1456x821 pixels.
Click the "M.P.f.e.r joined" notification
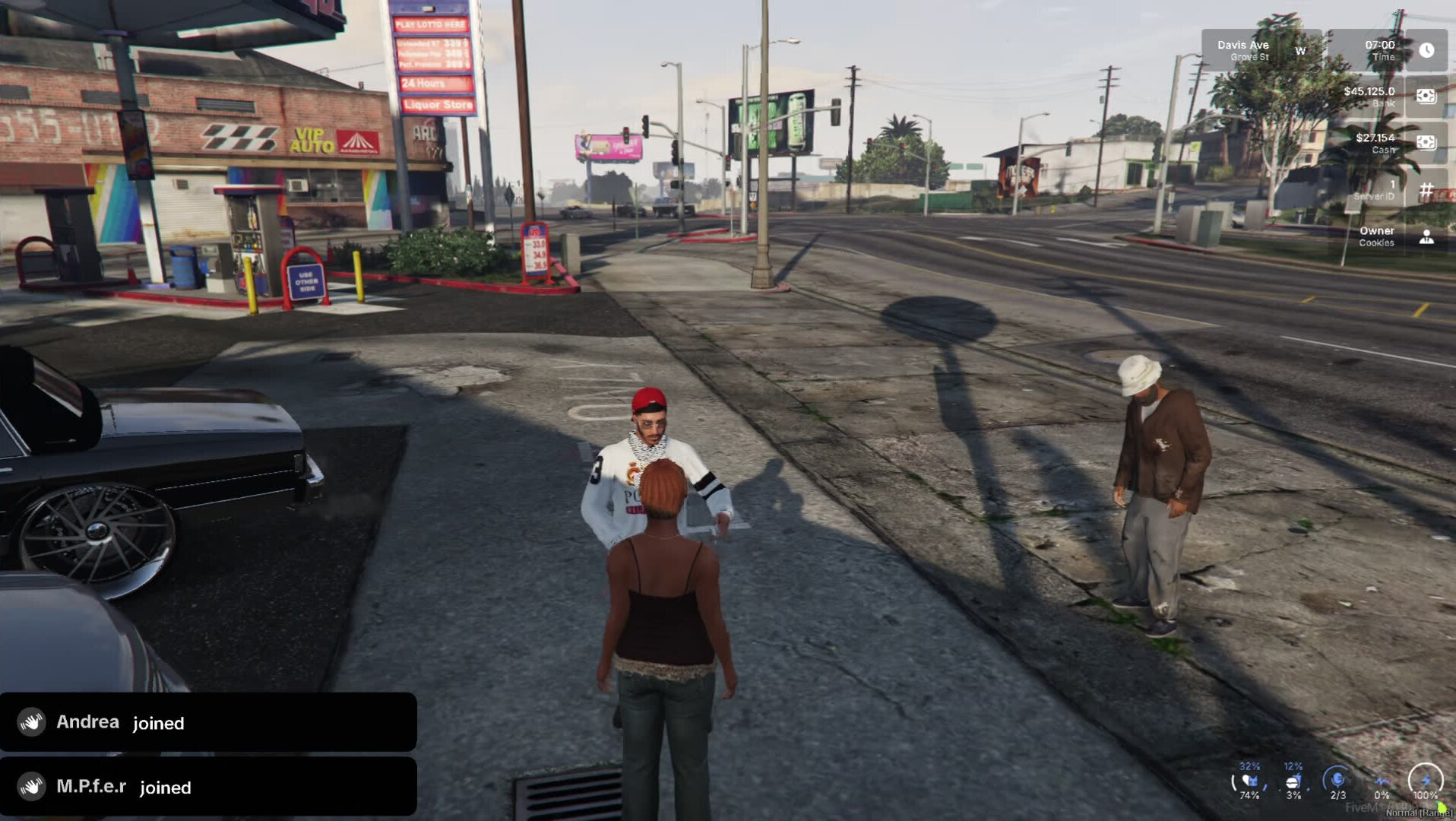pyautogui.click(x=208, y=787)
